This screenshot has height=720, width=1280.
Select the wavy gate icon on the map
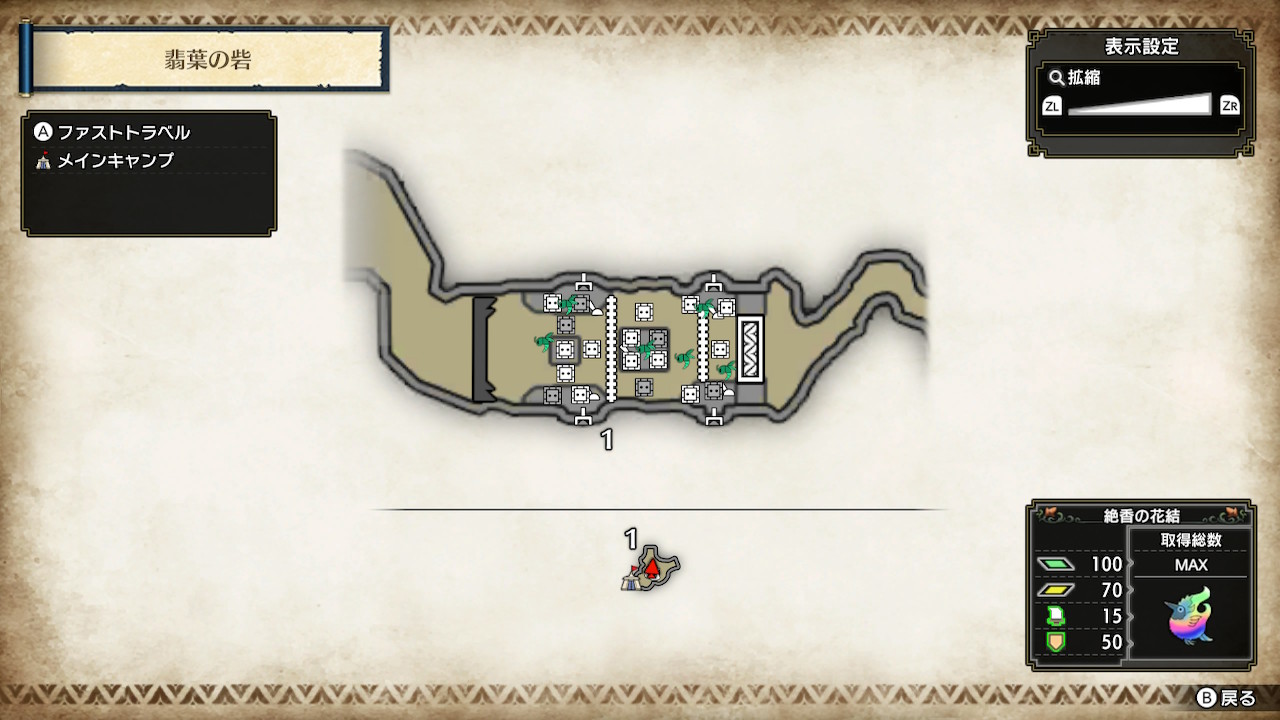(x=750, y=349)
